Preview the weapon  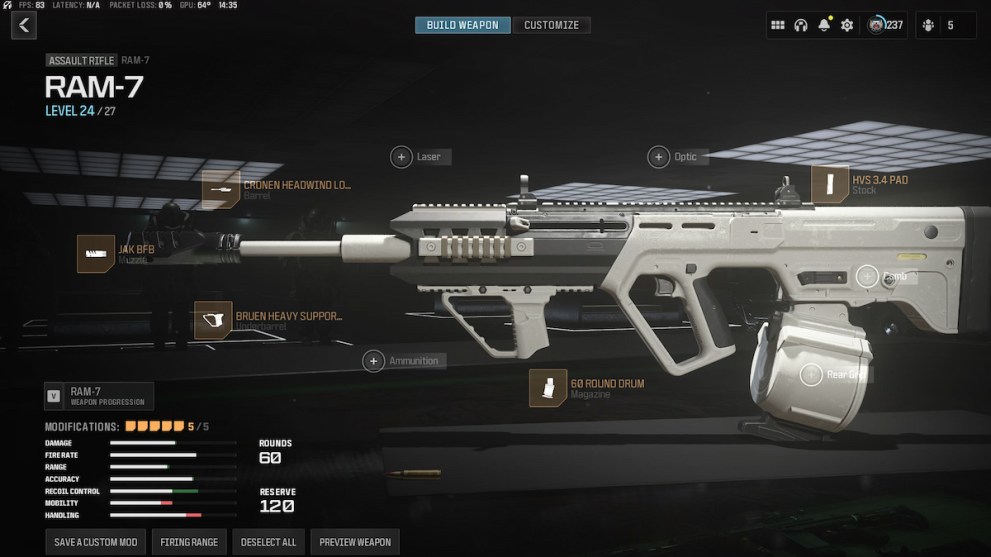click(x=354, y=542)
